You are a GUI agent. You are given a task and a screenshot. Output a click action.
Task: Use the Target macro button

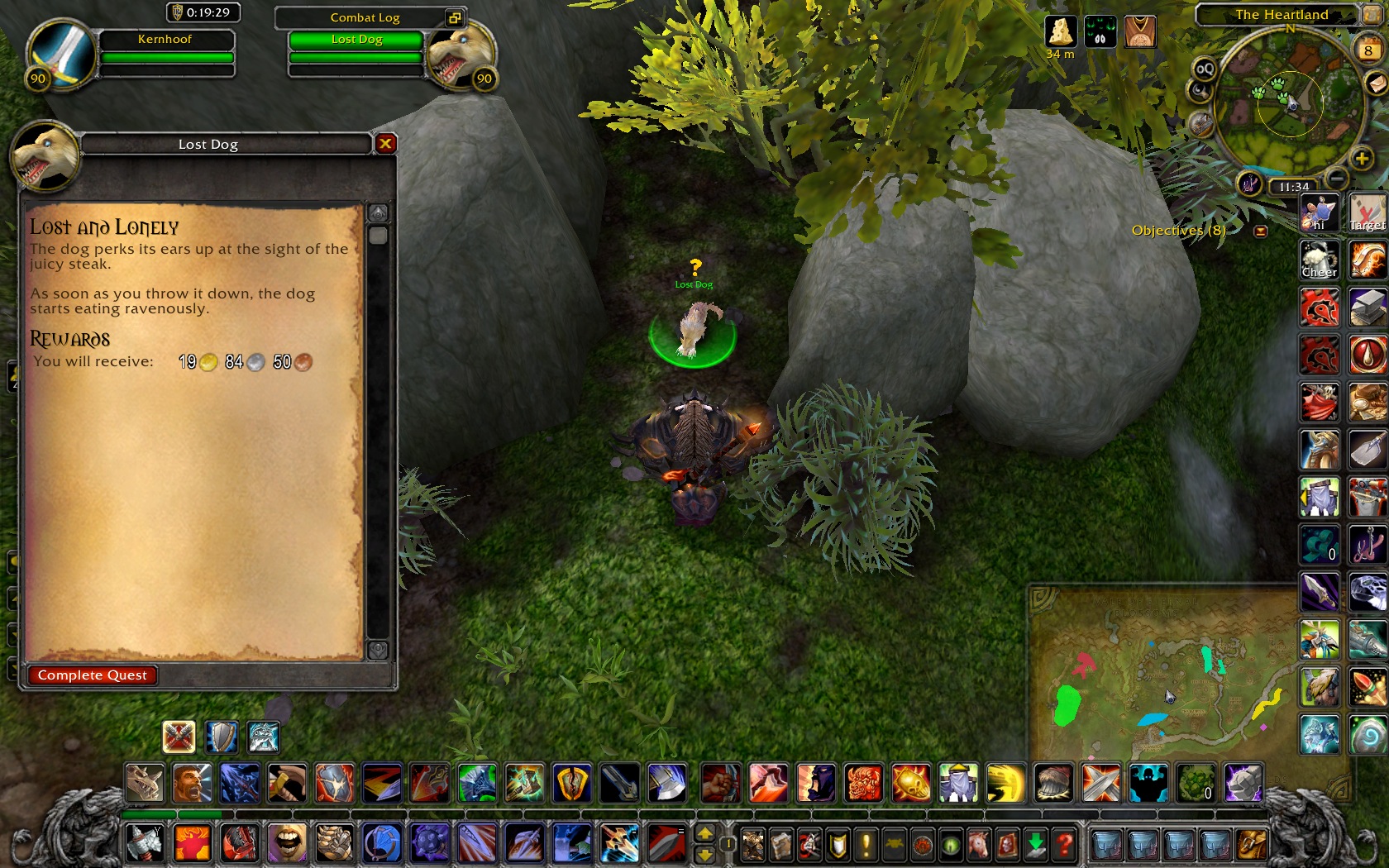tap(1368, 212)
